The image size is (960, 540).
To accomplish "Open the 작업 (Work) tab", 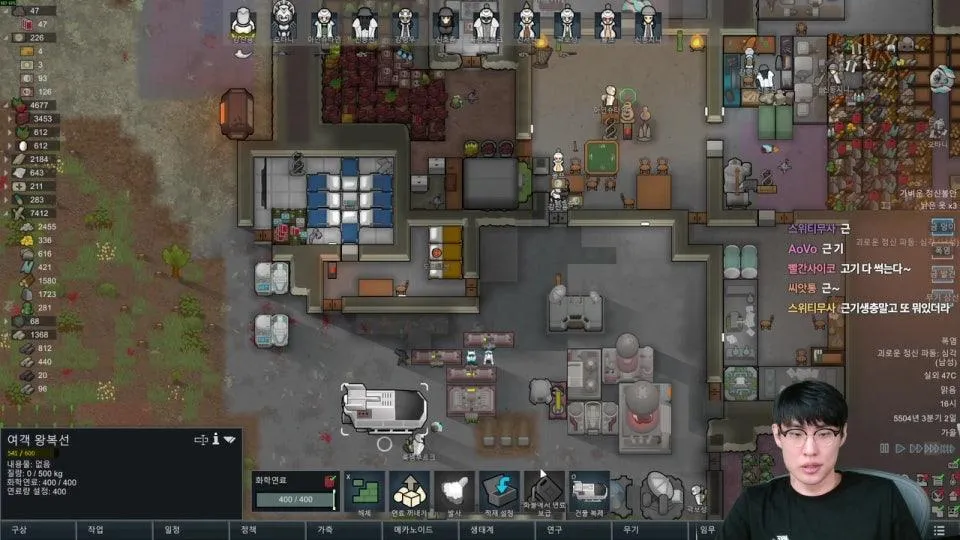I will [x=95, y=530].
